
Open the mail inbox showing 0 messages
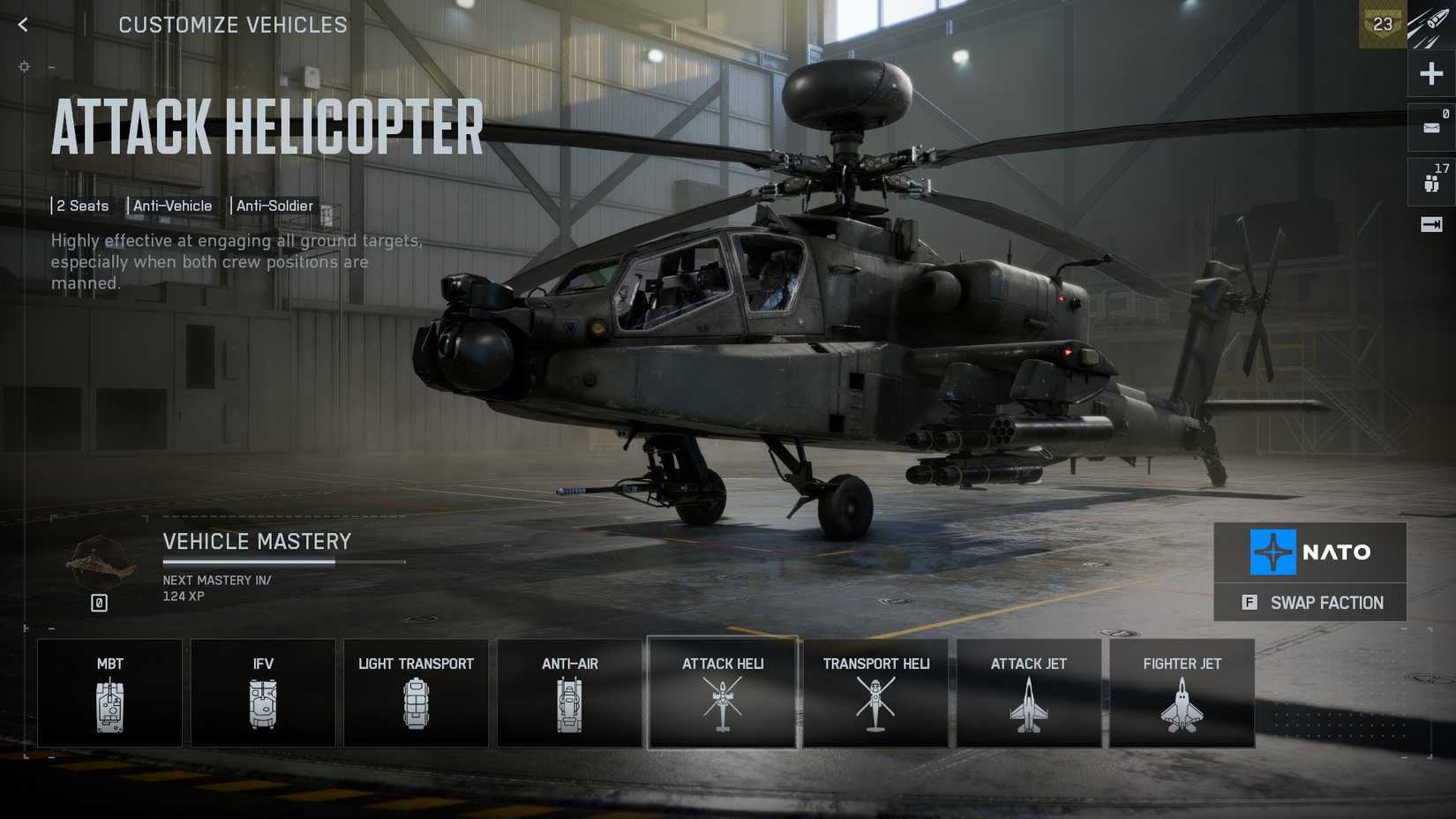[x=1430, y=128]
